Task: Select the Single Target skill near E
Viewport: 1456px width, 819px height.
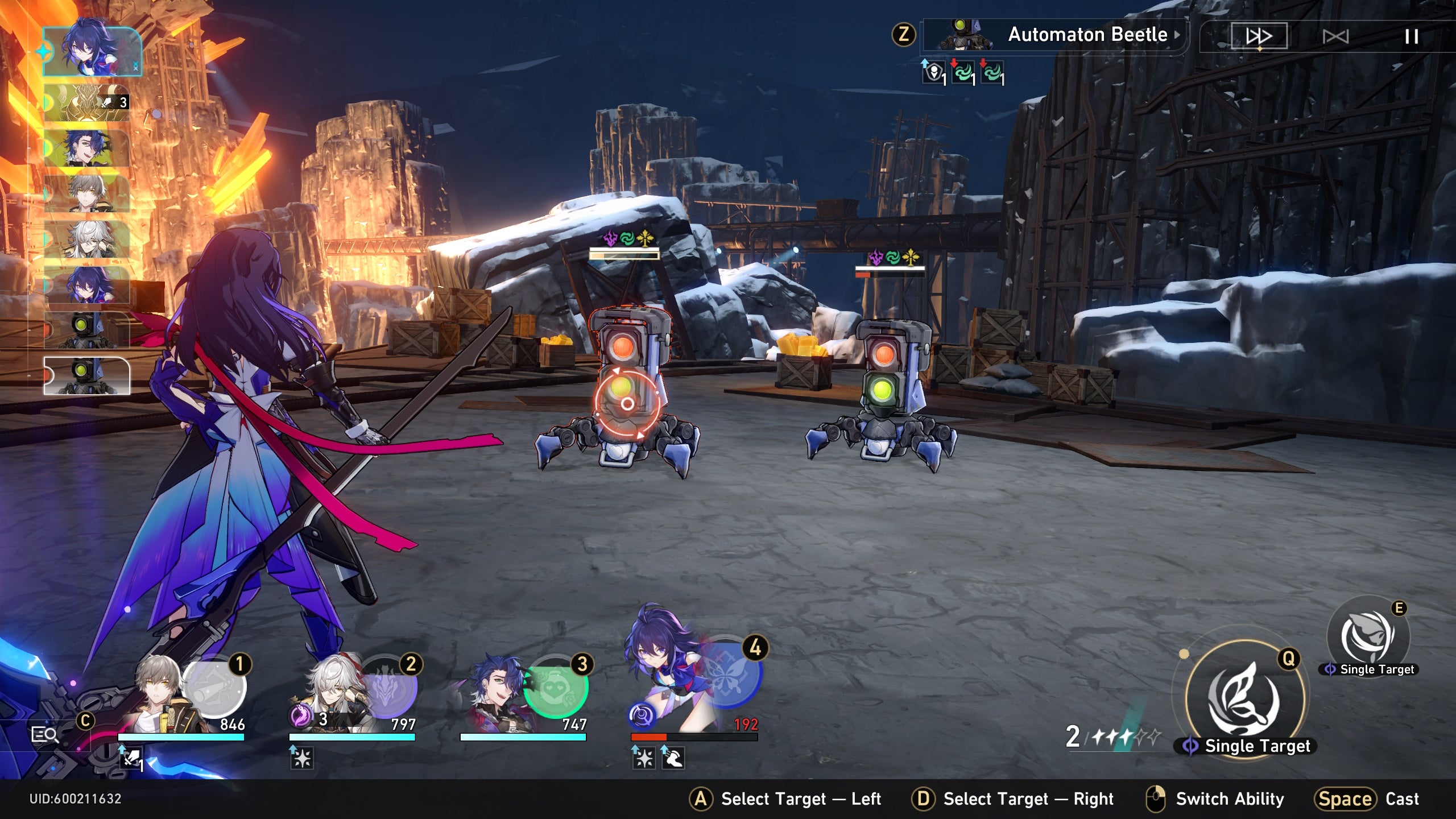Action: point(1368,636)
